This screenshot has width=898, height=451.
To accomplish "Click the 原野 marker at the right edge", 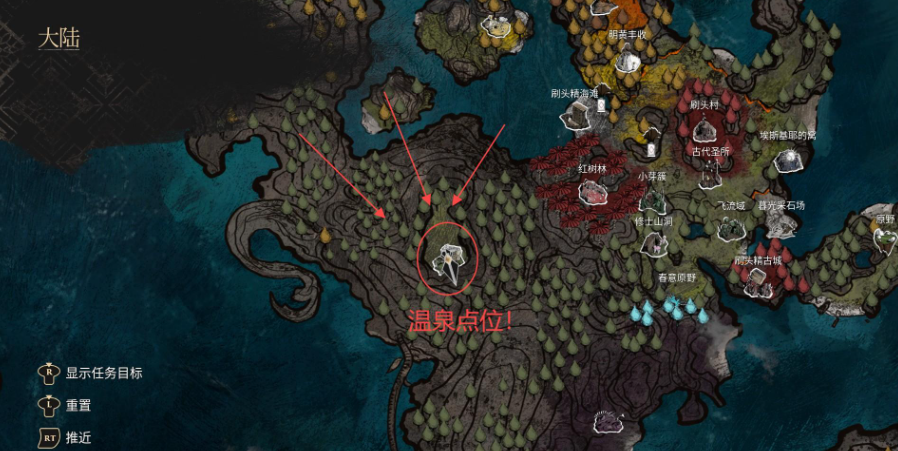I will click(x=885, y=240).
